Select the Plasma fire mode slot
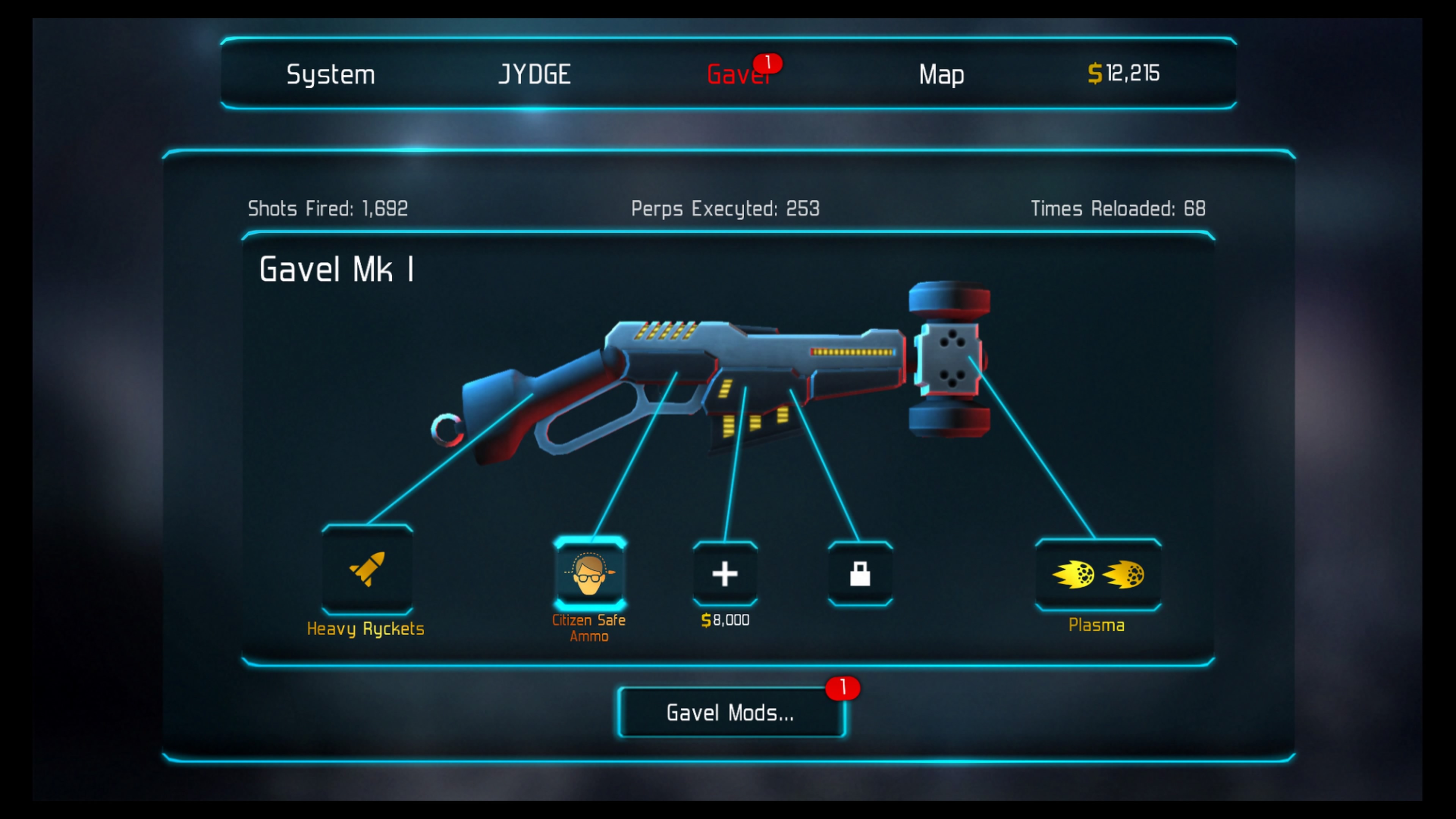Image resolution: width=1456 pixels, height=819 pixels. point(1098,575)
